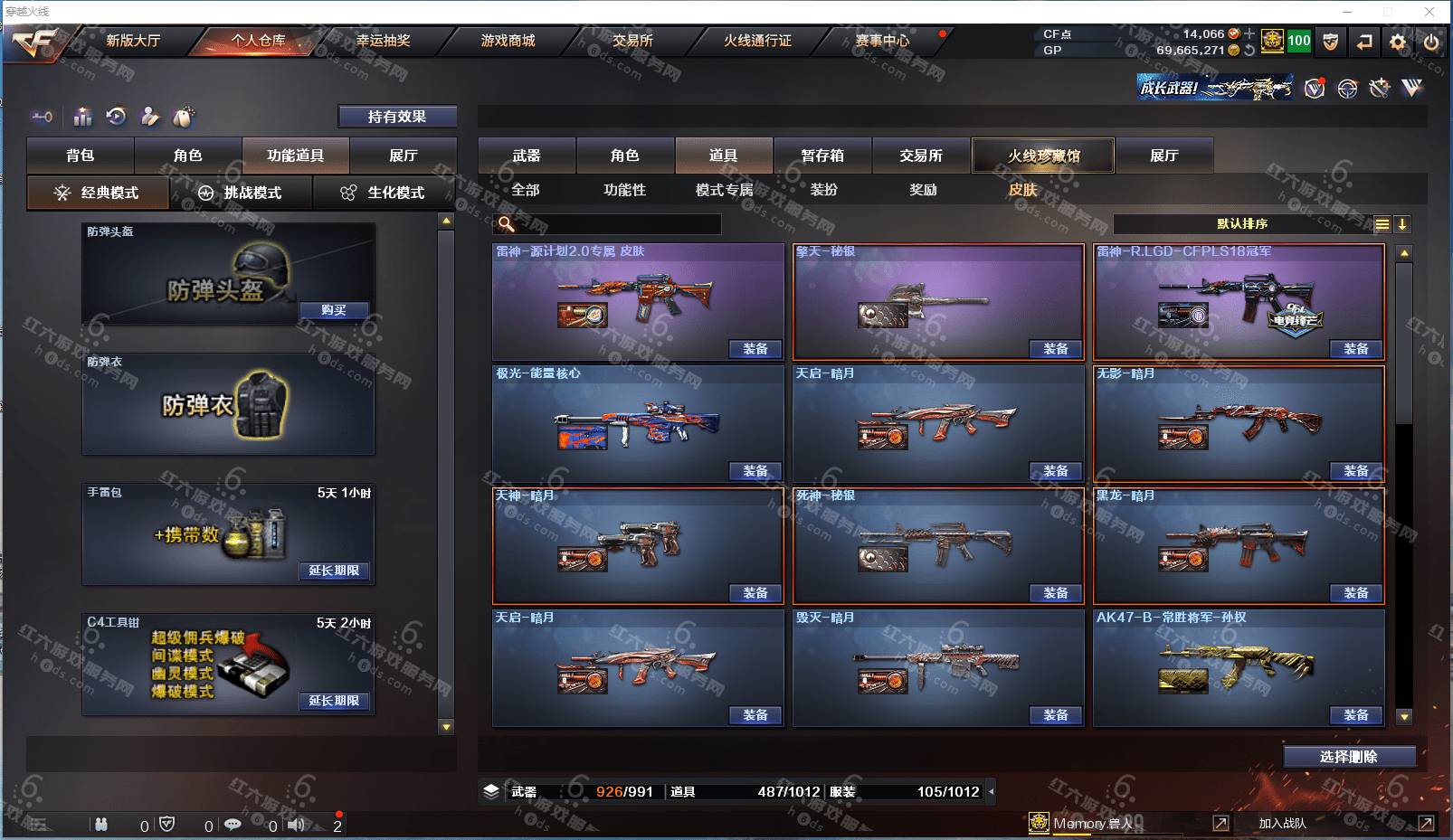Switch to the 角色 tab beside 背包

pos(188,156)
